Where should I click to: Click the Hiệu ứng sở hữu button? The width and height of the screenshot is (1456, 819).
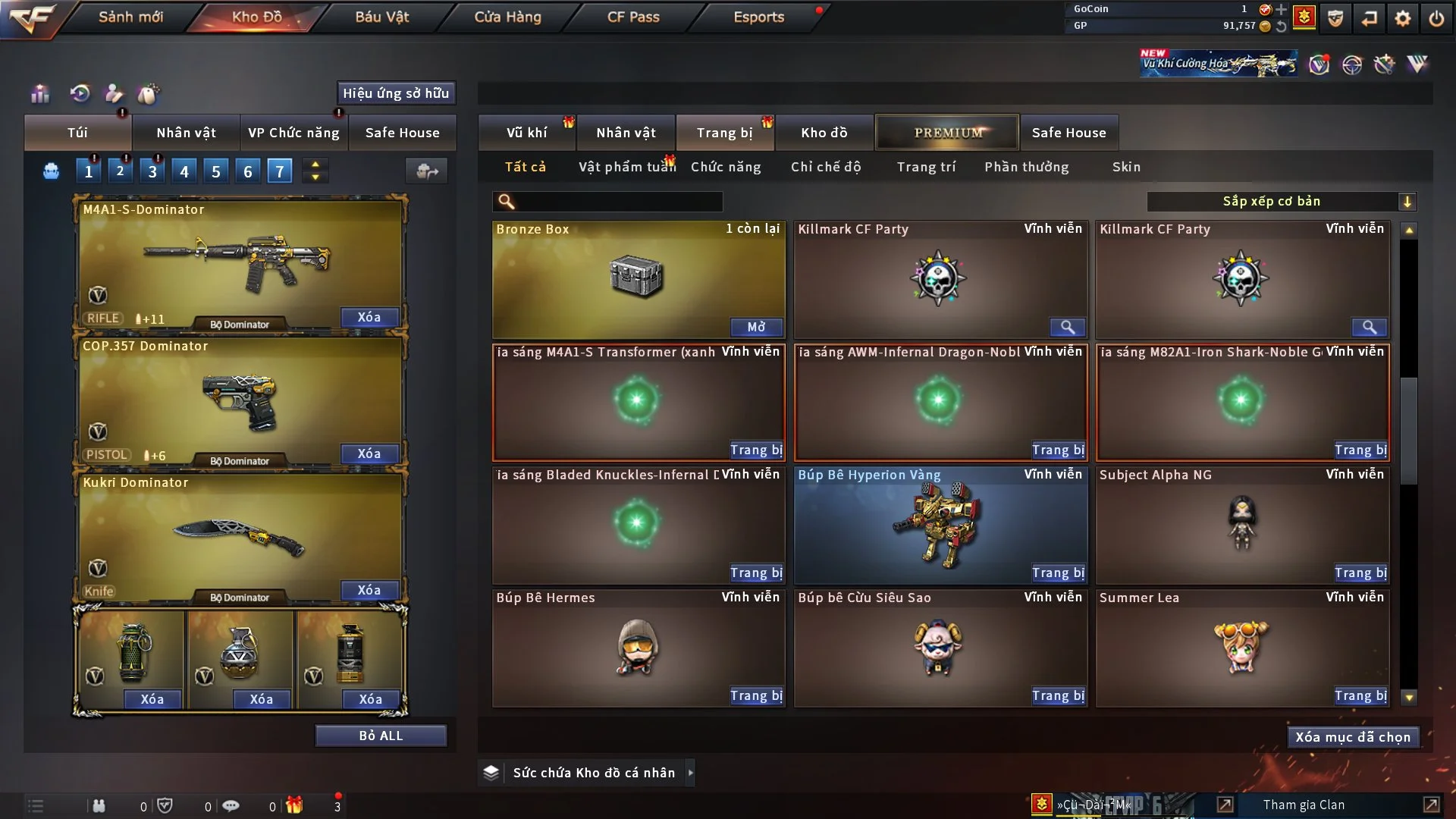396,93
